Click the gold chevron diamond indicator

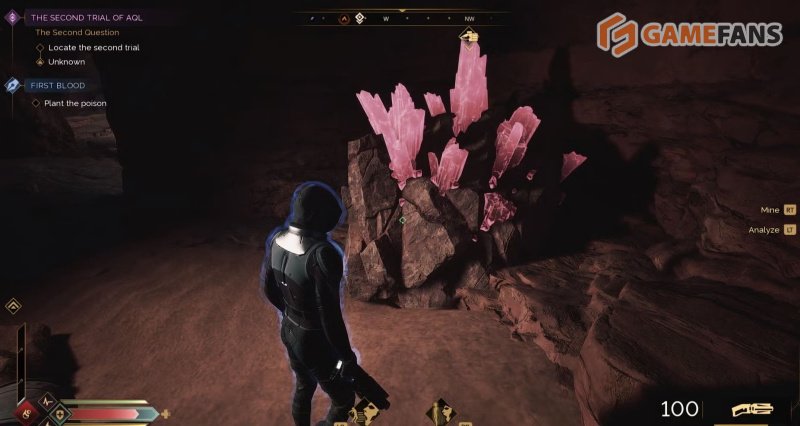(x=14, y=307)
